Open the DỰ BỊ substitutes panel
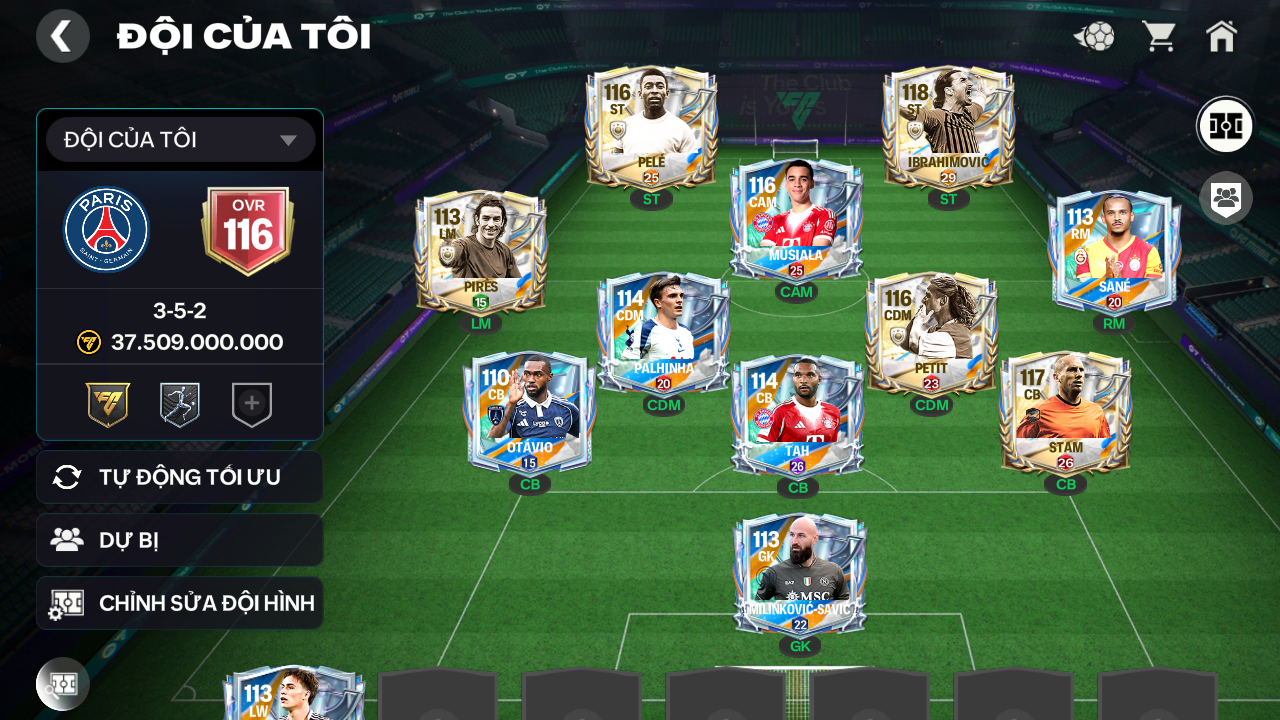This screenshot has height=720, width=1280. pos(180,540)
